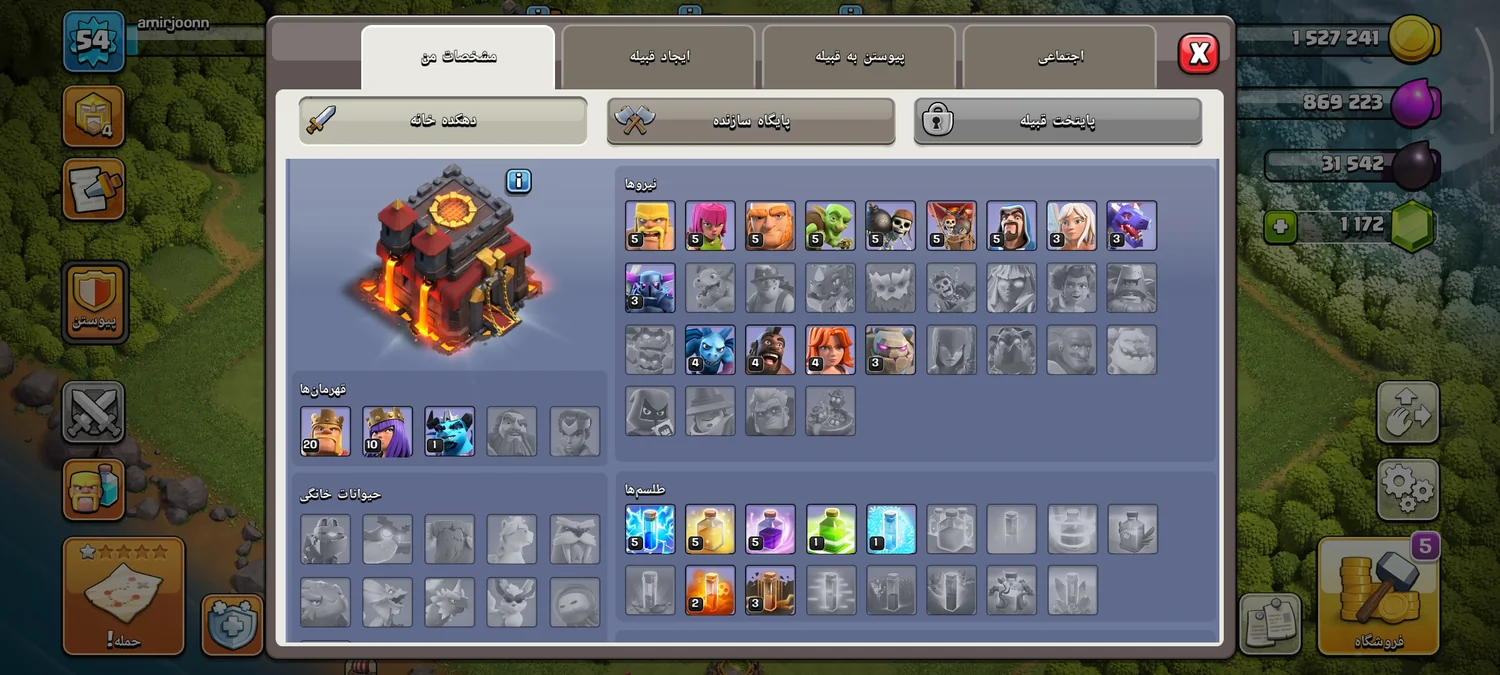Open the locked پایتخت قبیله section
The width and height of the screenshot is (1500, 675).
click(x=1058, y=121)
